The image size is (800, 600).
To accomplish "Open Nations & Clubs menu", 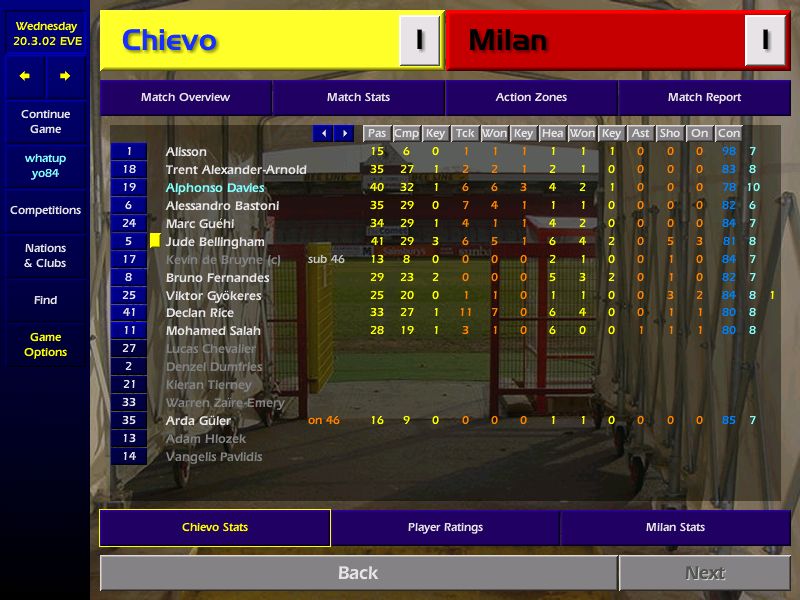I will (45, 255).
